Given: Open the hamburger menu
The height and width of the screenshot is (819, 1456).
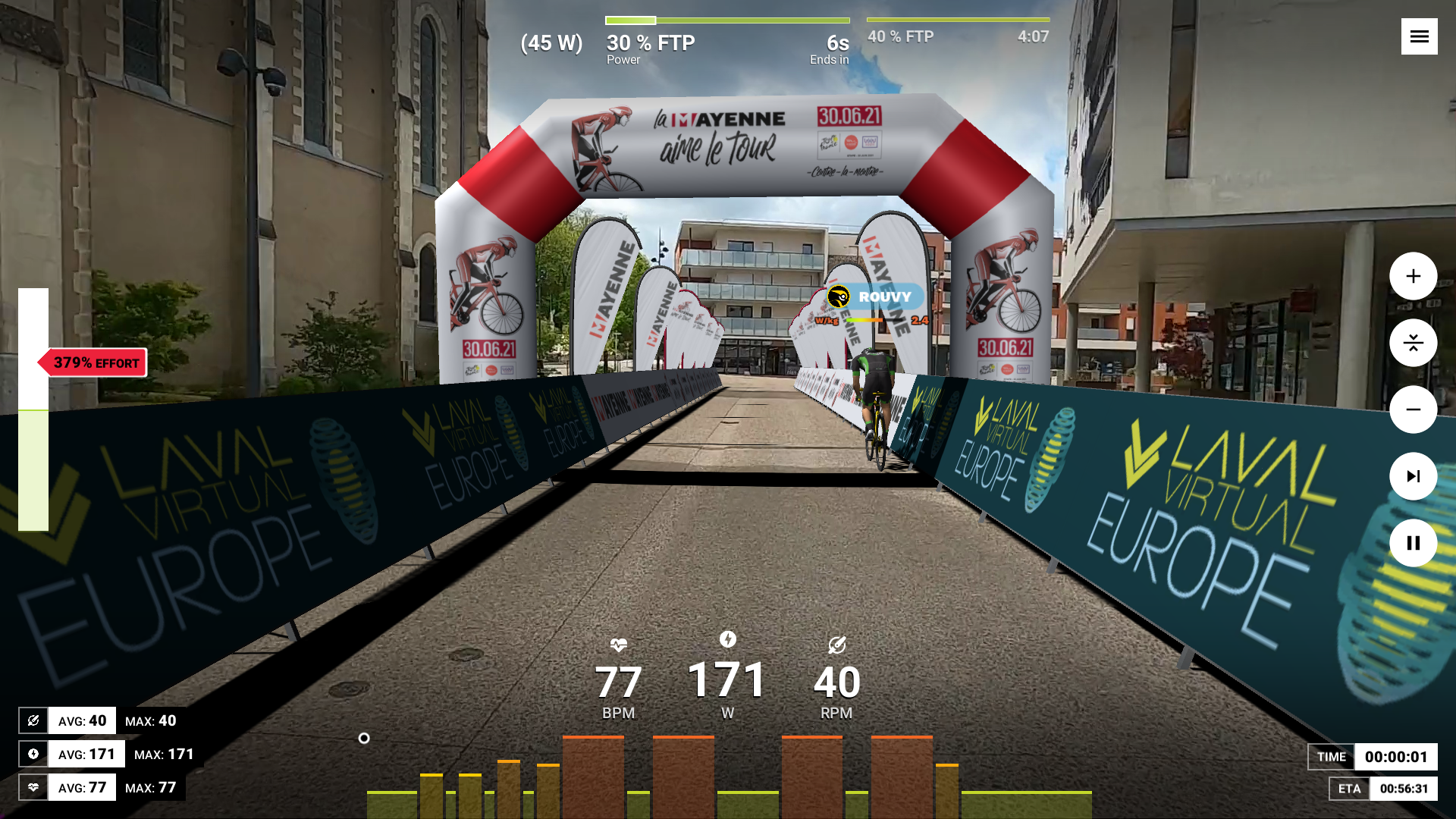Looking at the screenshot, I should (x=1419, y=36).
